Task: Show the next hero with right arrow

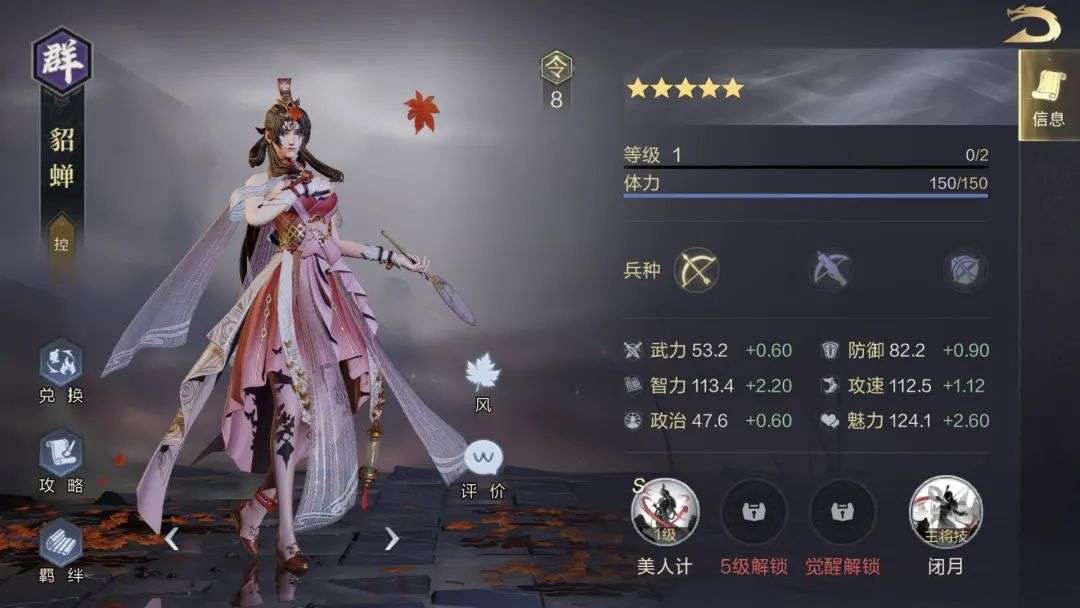Action: [391, 539]
